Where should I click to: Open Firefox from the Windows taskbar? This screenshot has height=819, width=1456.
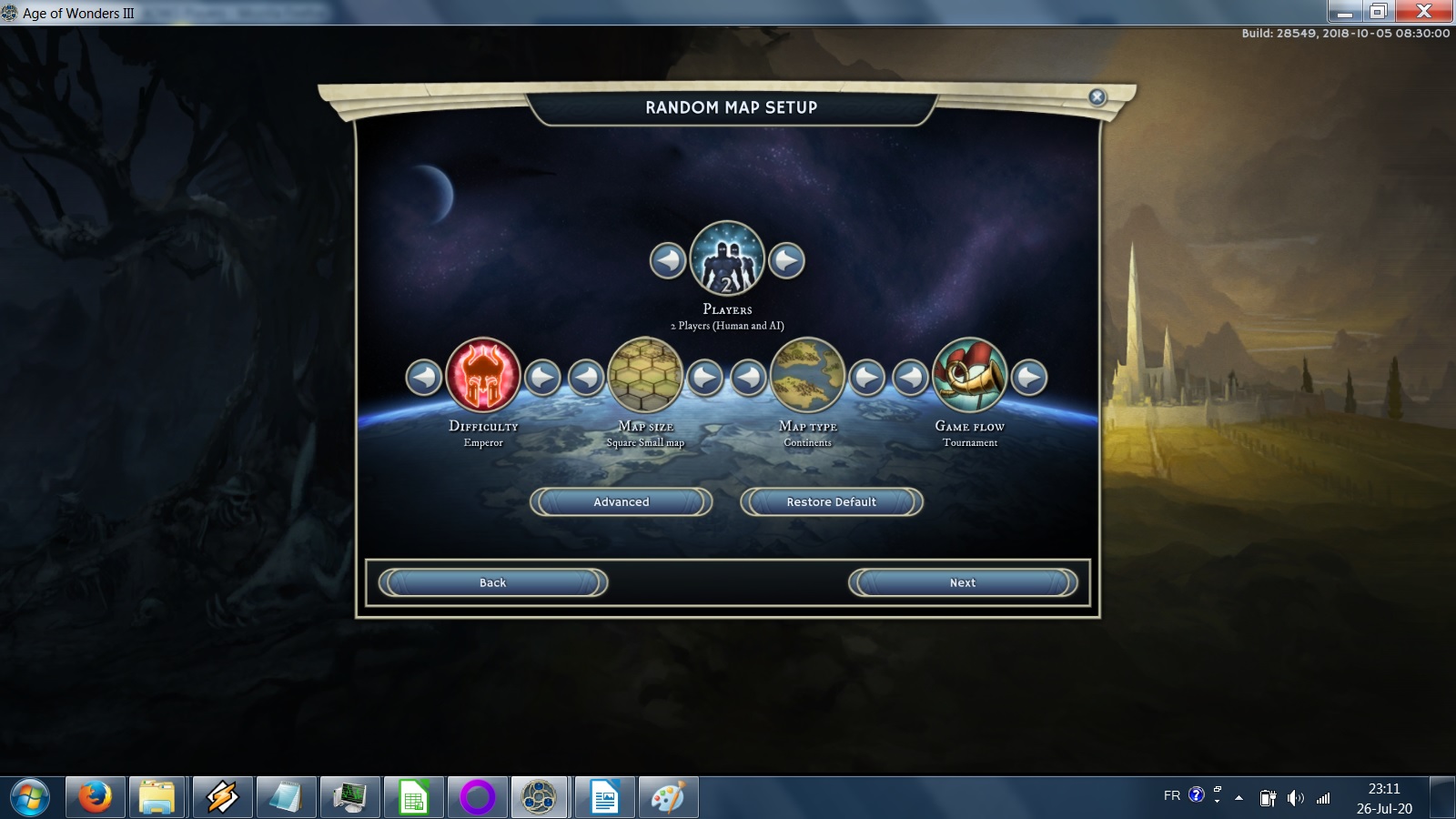(95, 798)
